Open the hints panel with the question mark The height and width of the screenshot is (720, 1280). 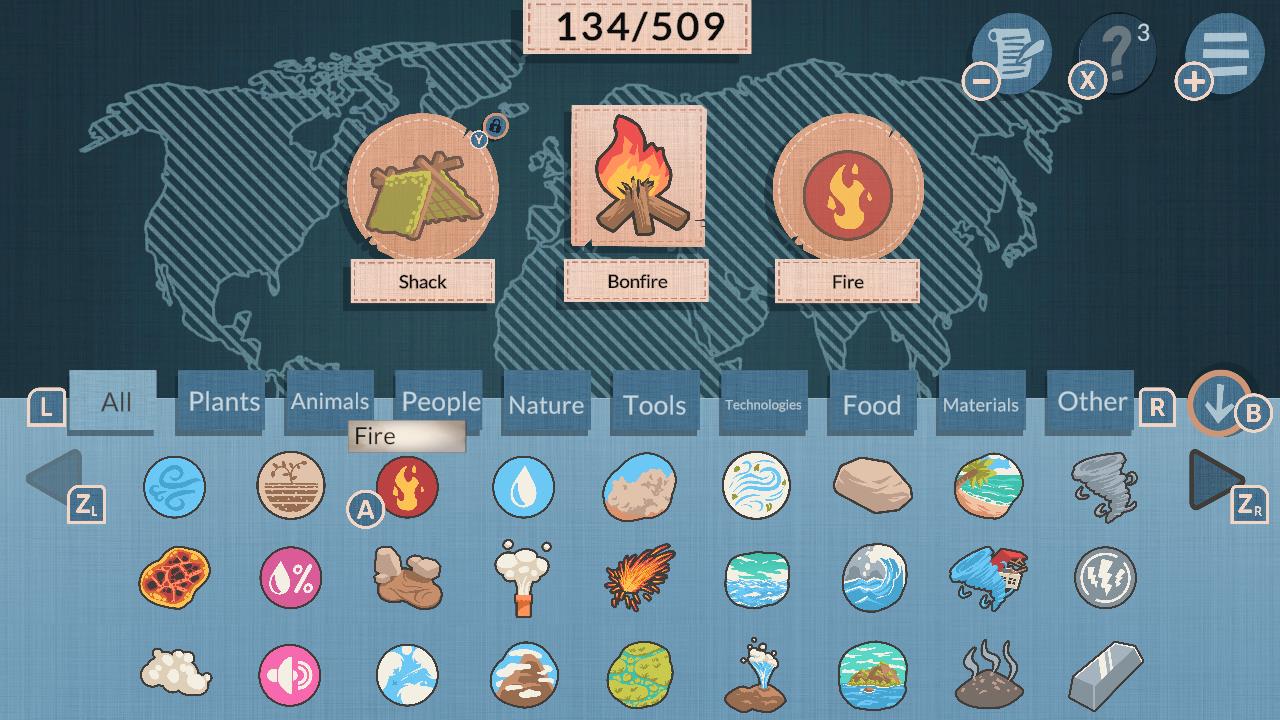click(1117, 54)
